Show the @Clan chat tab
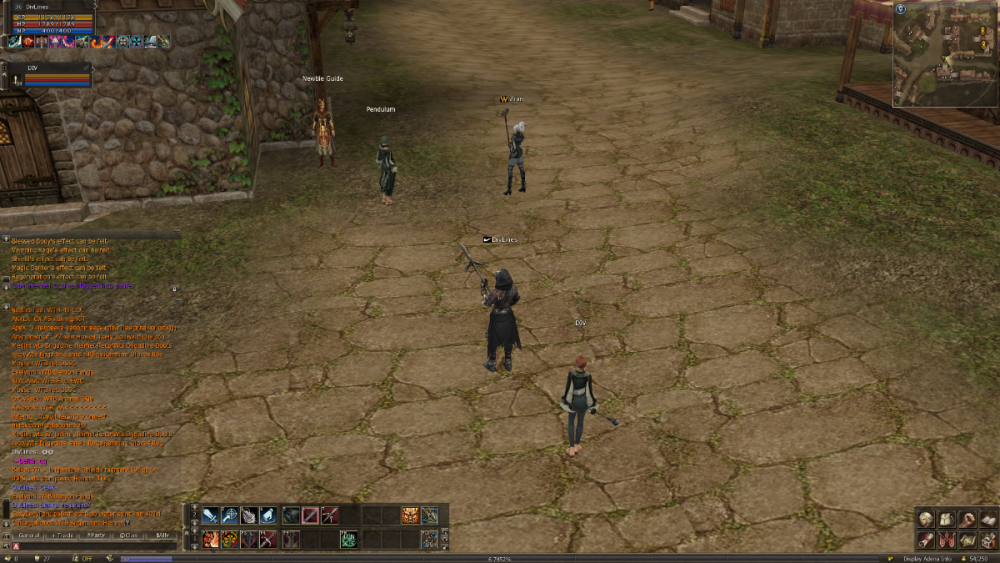The height and width of the screenshot is (563, 1000). 129,536
